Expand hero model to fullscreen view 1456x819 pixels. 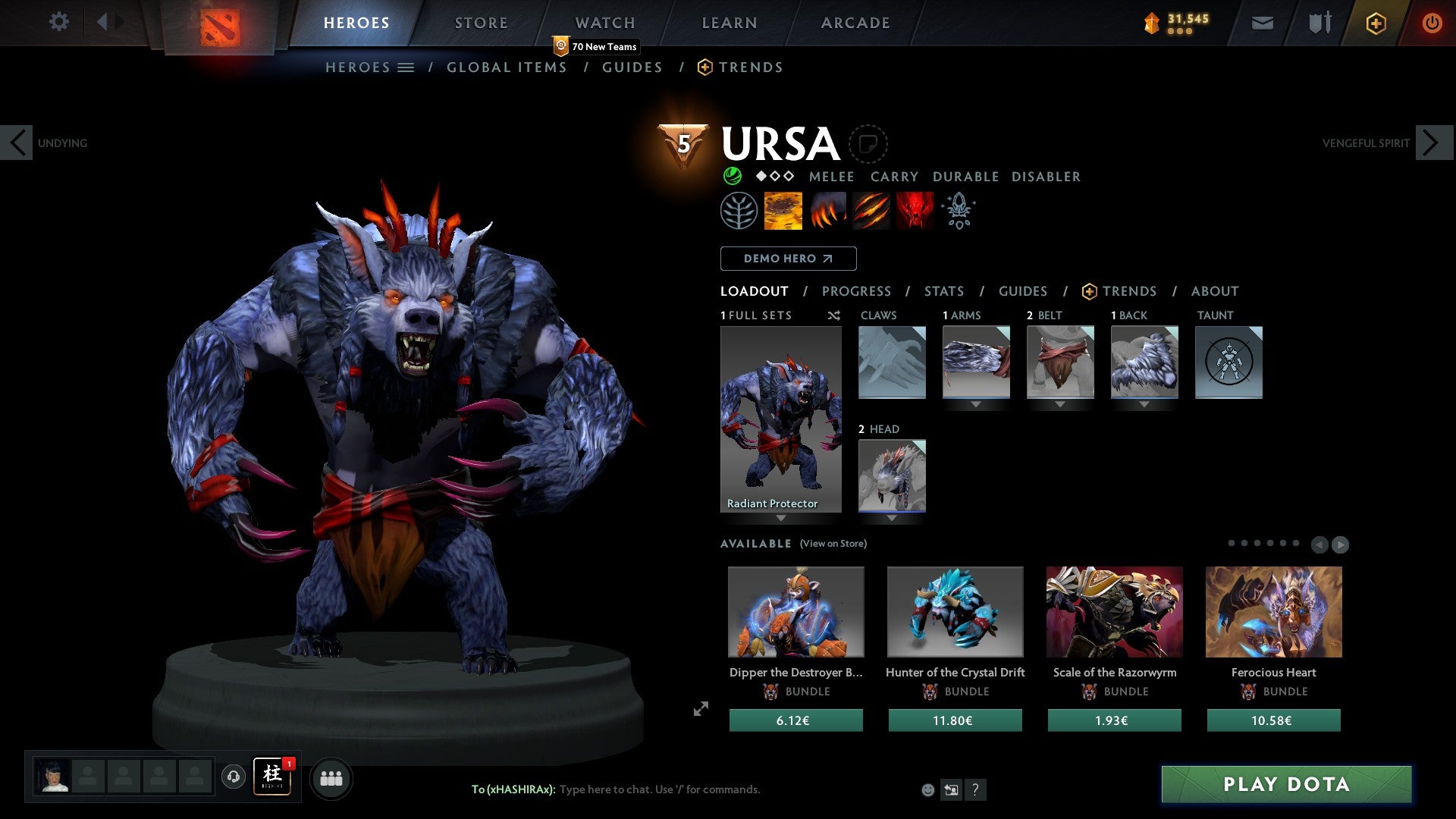(x=701, y=709)
